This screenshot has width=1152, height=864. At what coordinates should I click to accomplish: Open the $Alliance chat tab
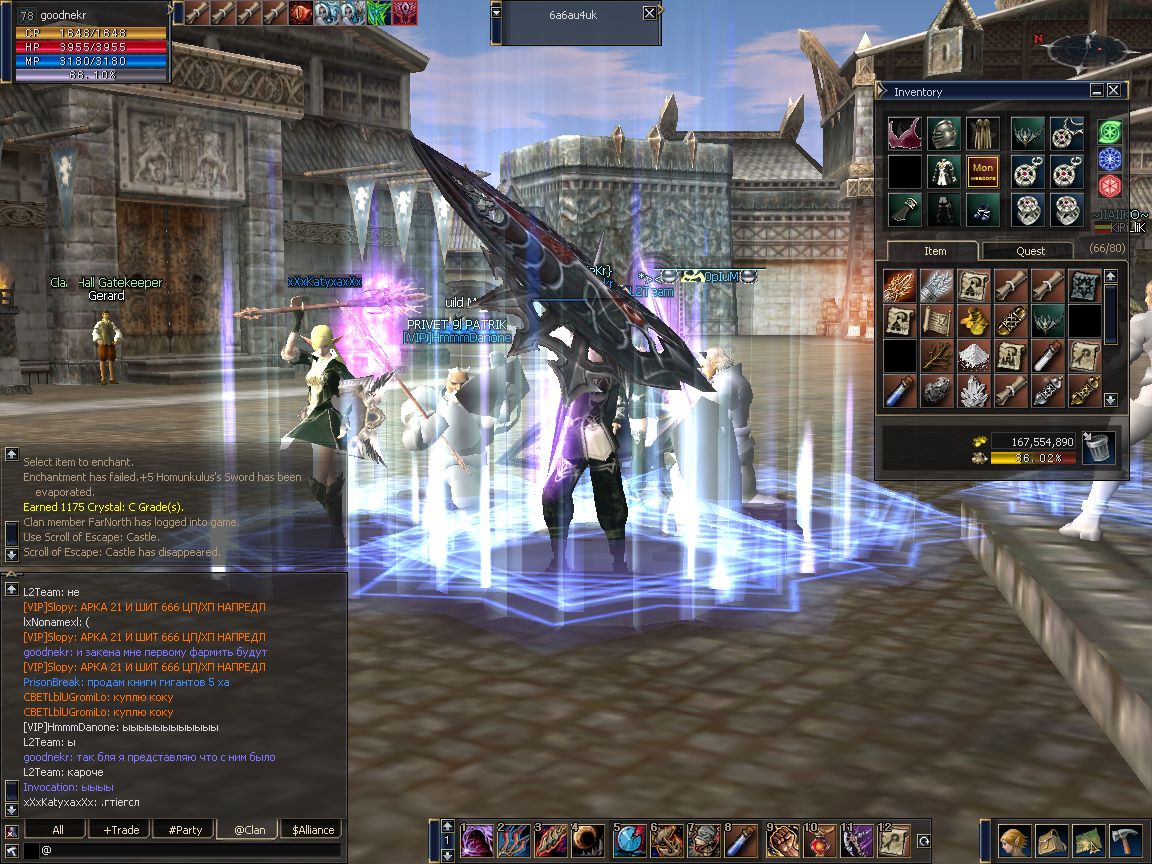point(312,830)
